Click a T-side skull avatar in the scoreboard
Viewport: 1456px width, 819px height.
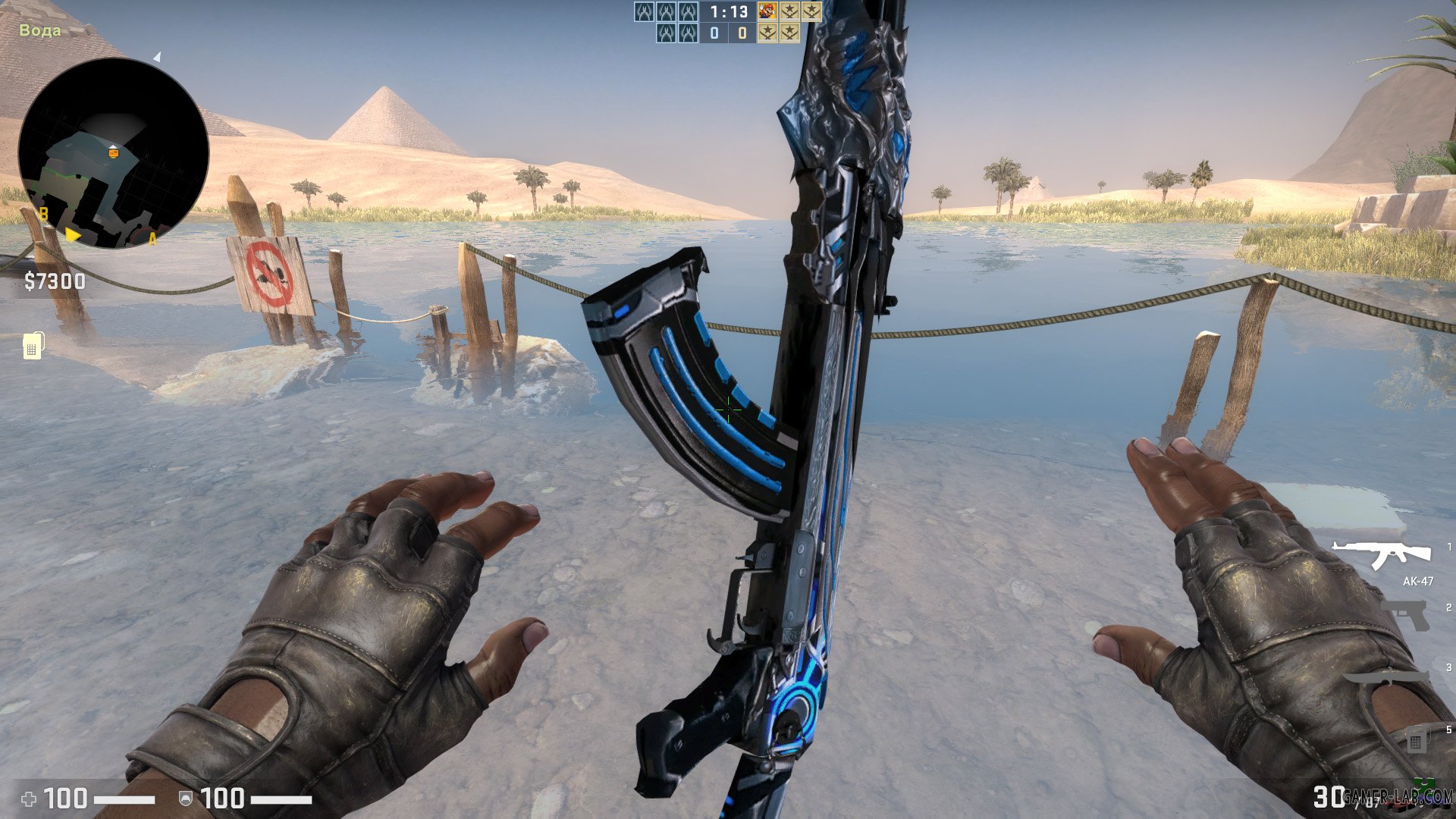pyautogui.click(x=645, y=11)
